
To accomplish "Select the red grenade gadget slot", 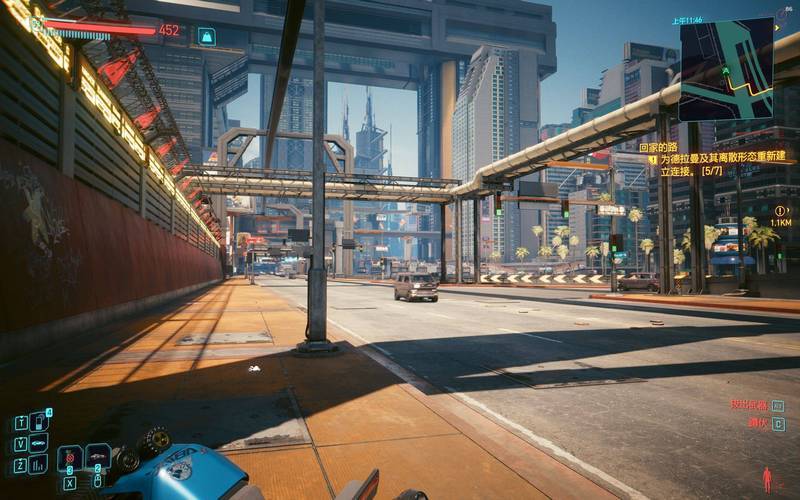I will [x=70, y=459].
